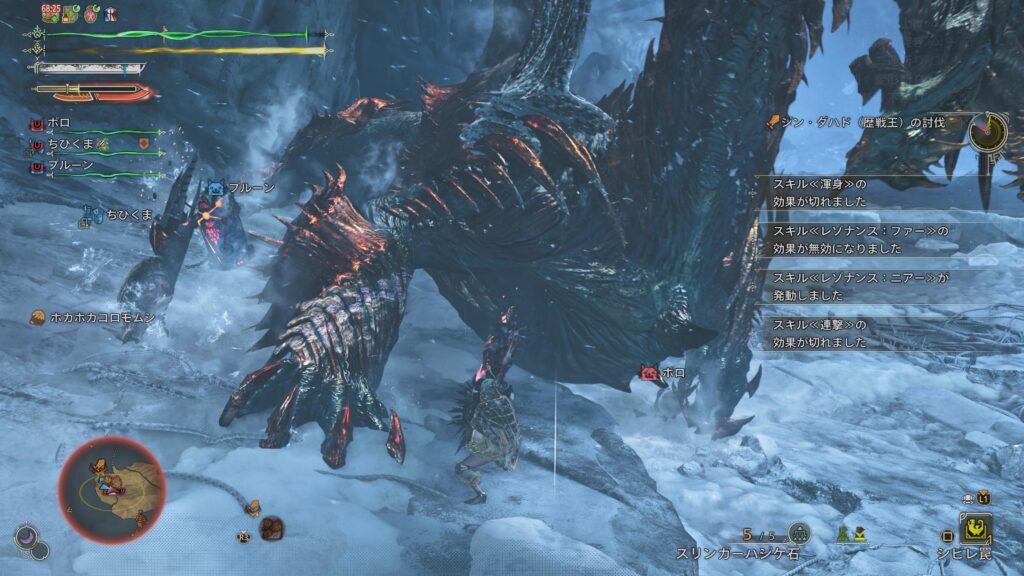Select party member ちひくま in the list
The width and height of the screenshot is (1024, 576).
(x=69, y=145)
